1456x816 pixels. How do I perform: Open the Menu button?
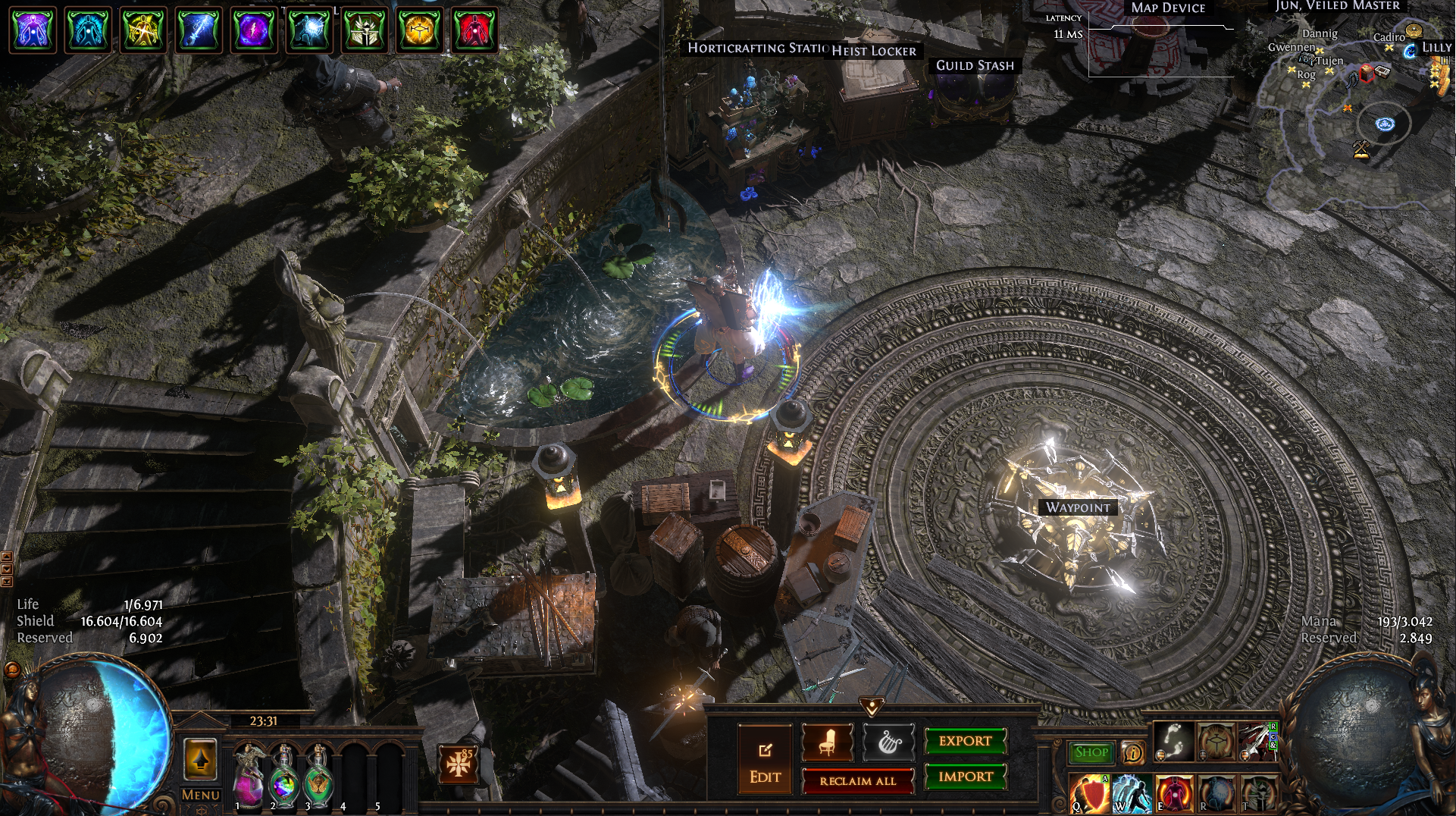(x=201, y=795)
